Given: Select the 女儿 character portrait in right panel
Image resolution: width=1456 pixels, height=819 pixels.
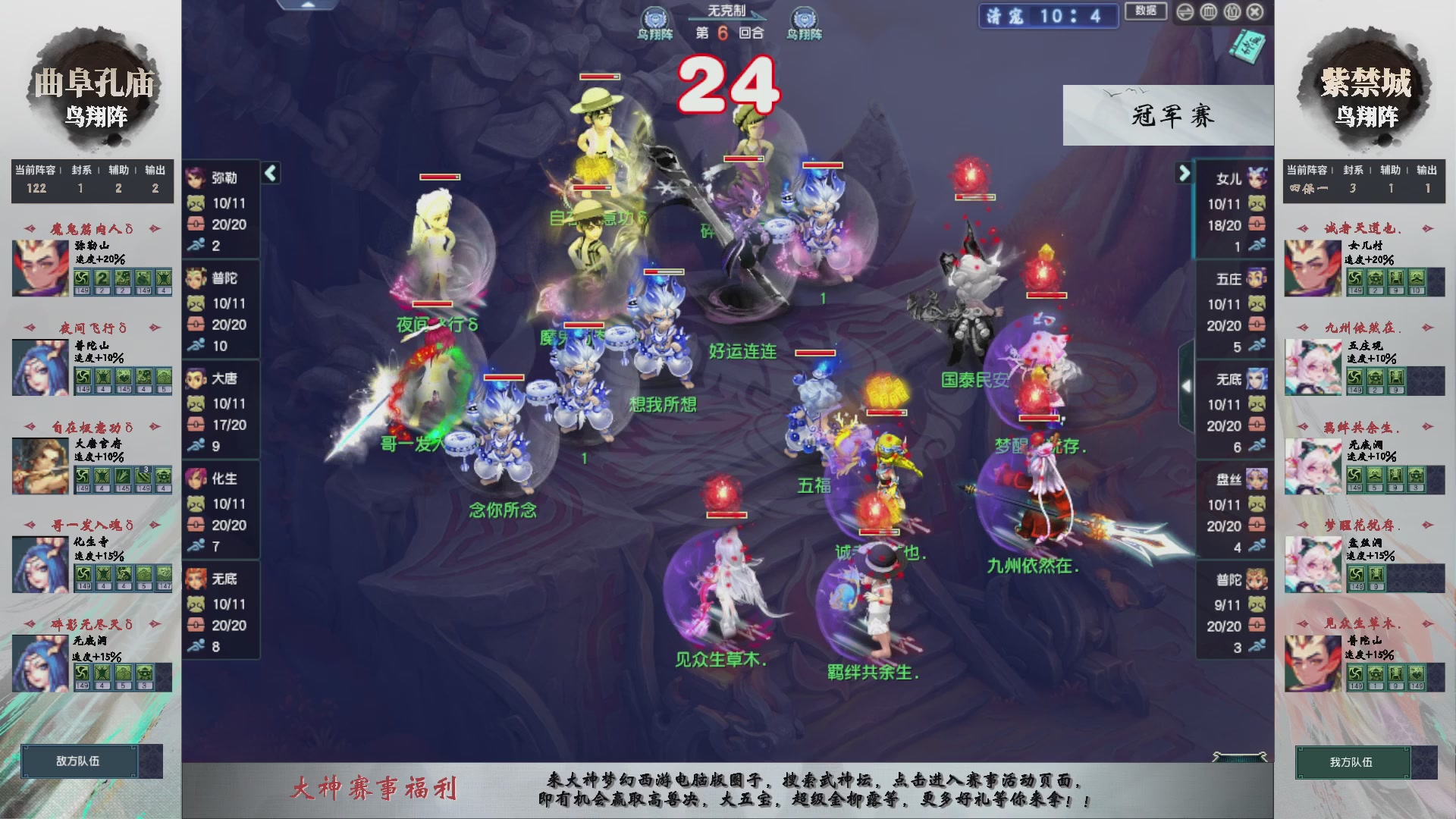Looking at the screenshot, I should pos(1259,178).
